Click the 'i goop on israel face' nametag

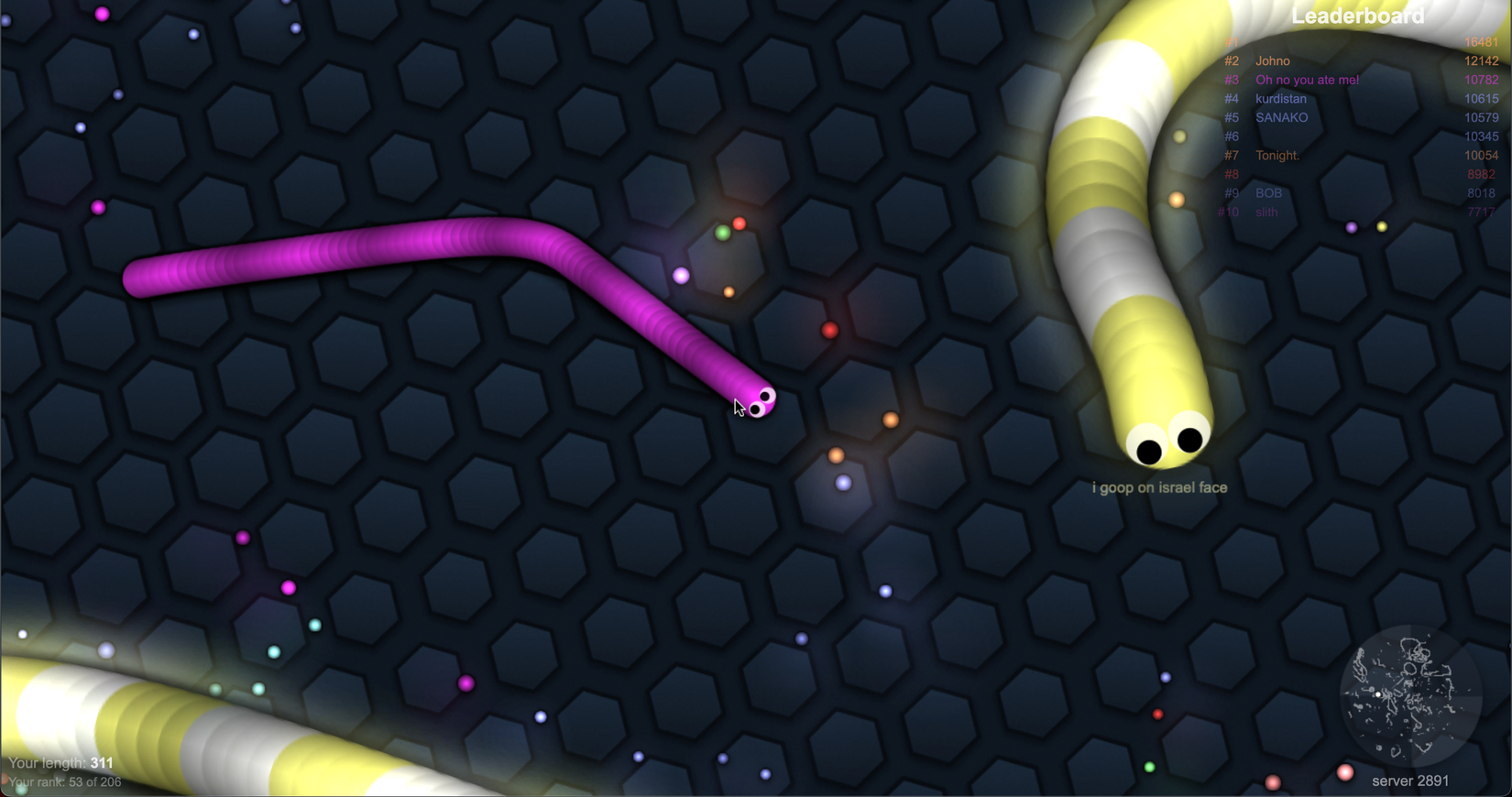[1158, 487]
